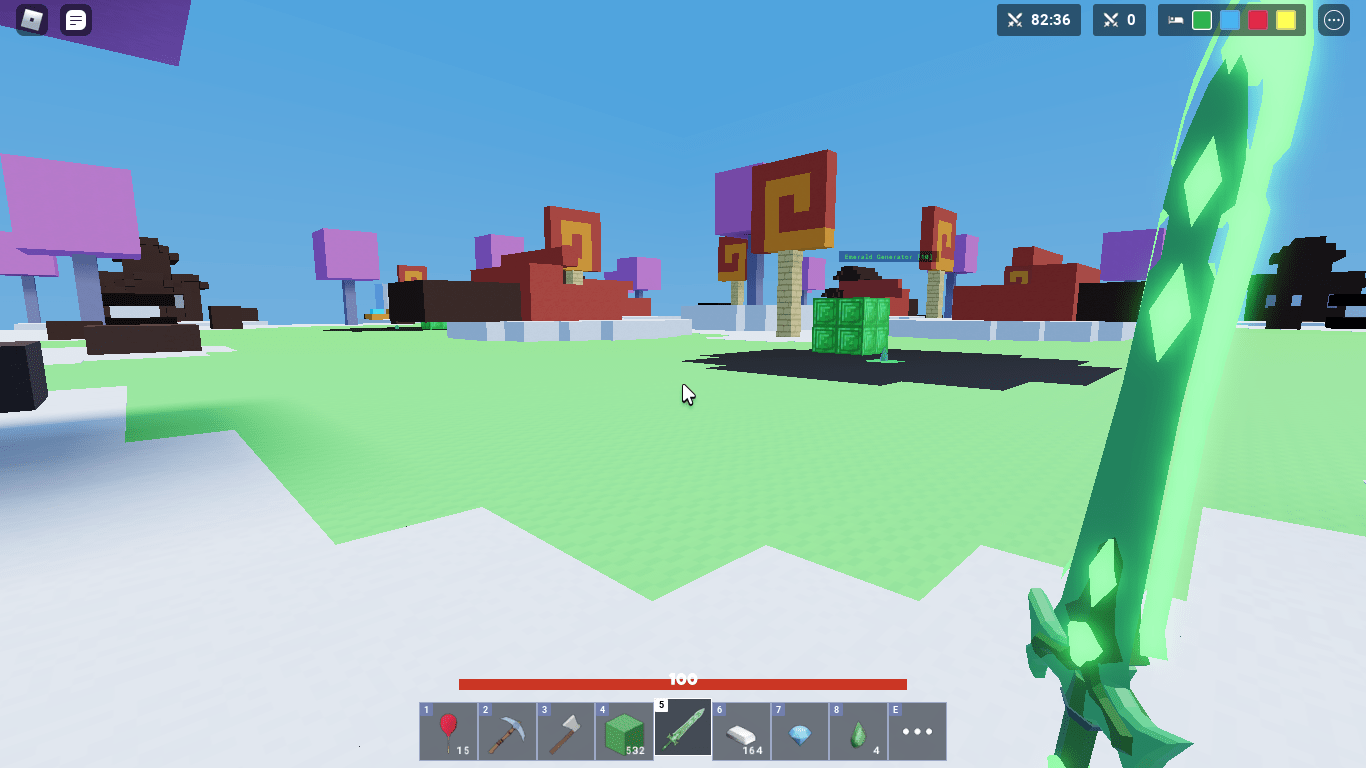The height and width of the screenshot is (768, 1366).
Task: Toggle the blue team status indicator
Action: [1230, 20]
